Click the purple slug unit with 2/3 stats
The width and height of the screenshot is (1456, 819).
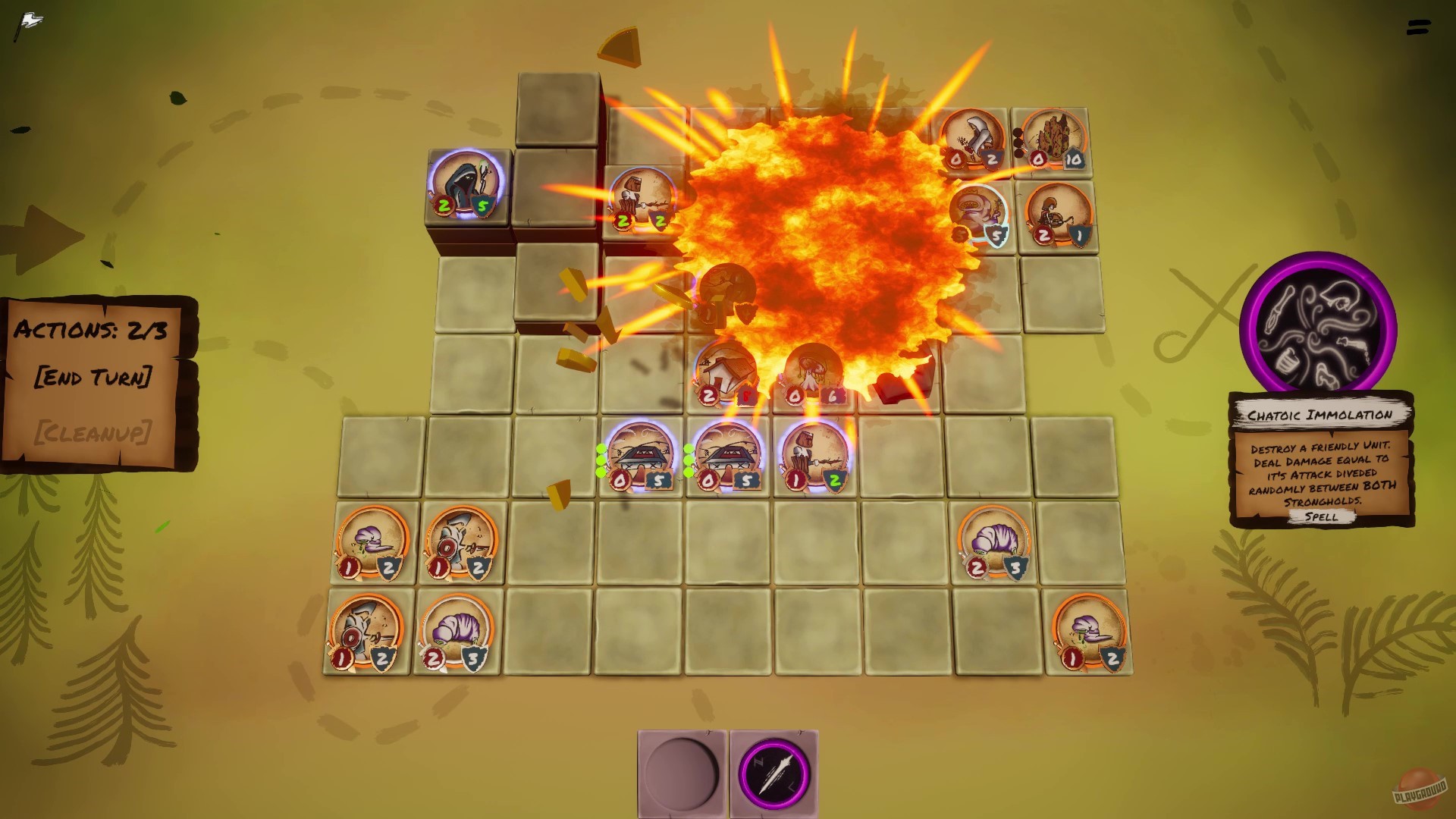[995, 542]
